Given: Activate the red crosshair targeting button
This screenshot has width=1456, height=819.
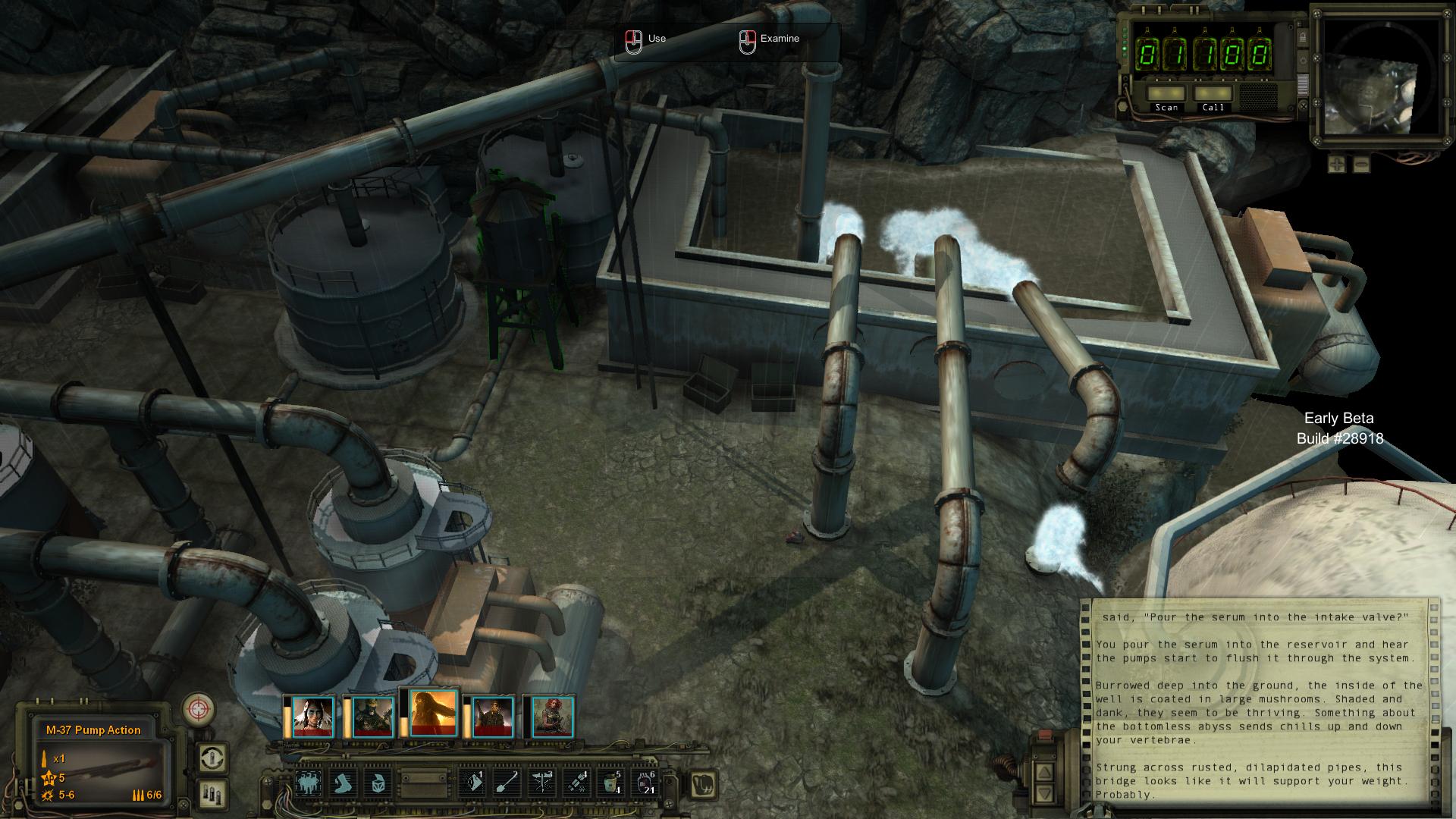Looking at the screenshot, I should pyautogui.click(x=199, y=710).
